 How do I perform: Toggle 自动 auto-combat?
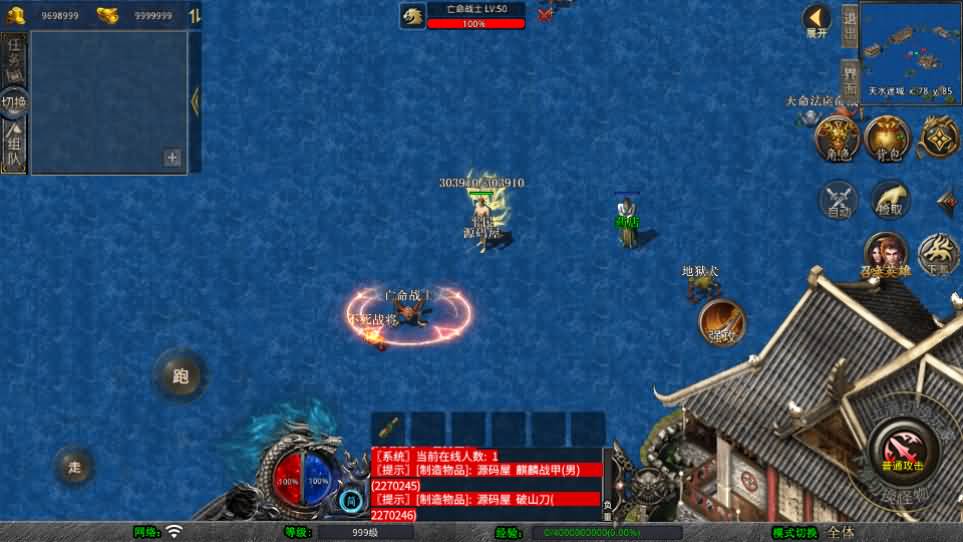click(x=838, y=198)
